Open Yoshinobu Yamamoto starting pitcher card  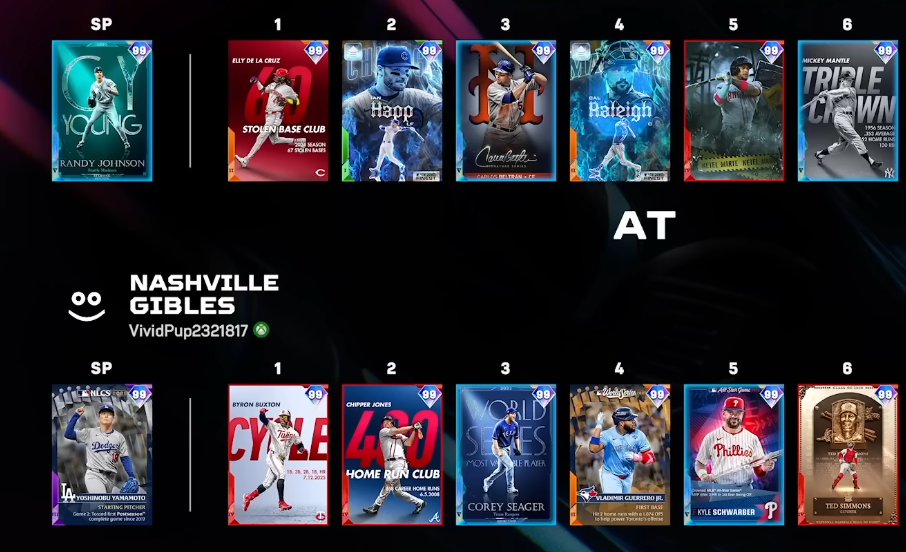click(x=102, y=455)
